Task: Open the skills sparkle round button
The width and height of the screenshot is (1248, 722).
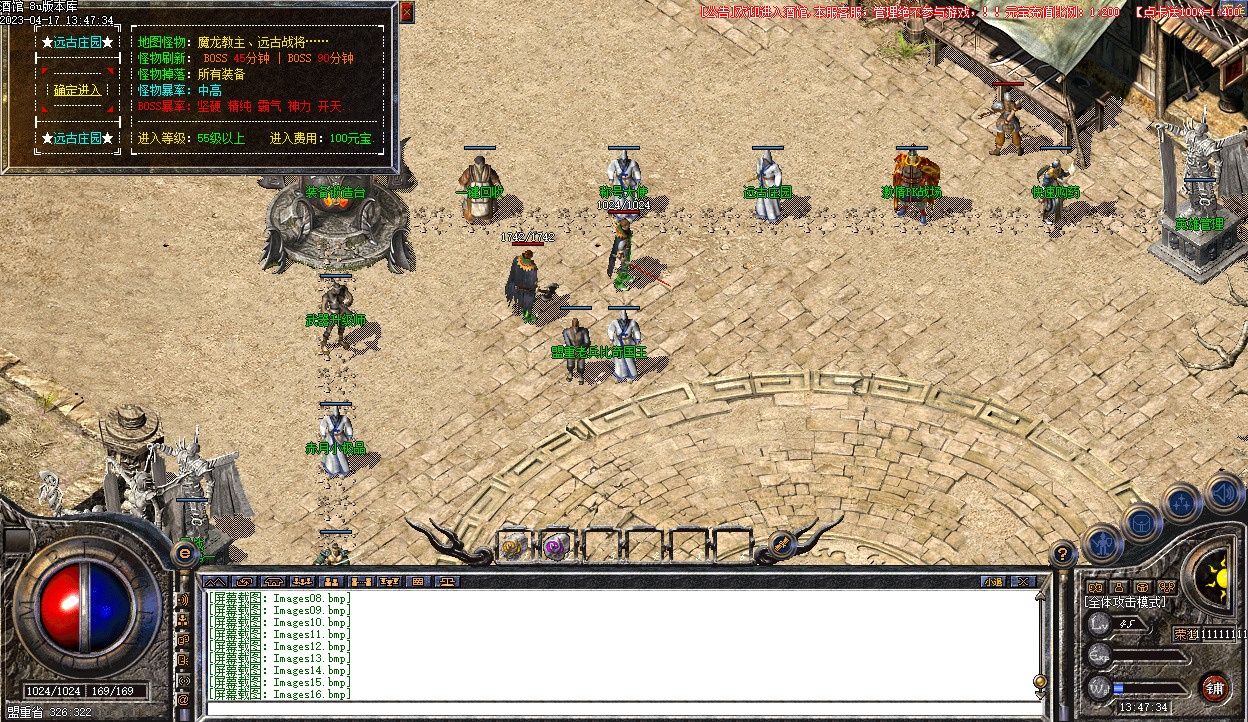Action: click(x=1182, y=501)
